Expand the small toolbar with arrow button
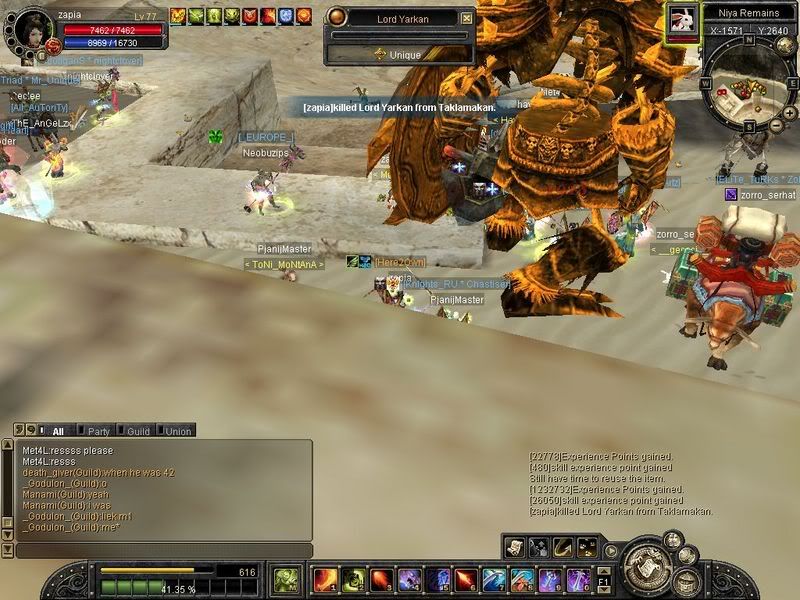The height and width of the screenshot is (600, 800). (612, 549)
